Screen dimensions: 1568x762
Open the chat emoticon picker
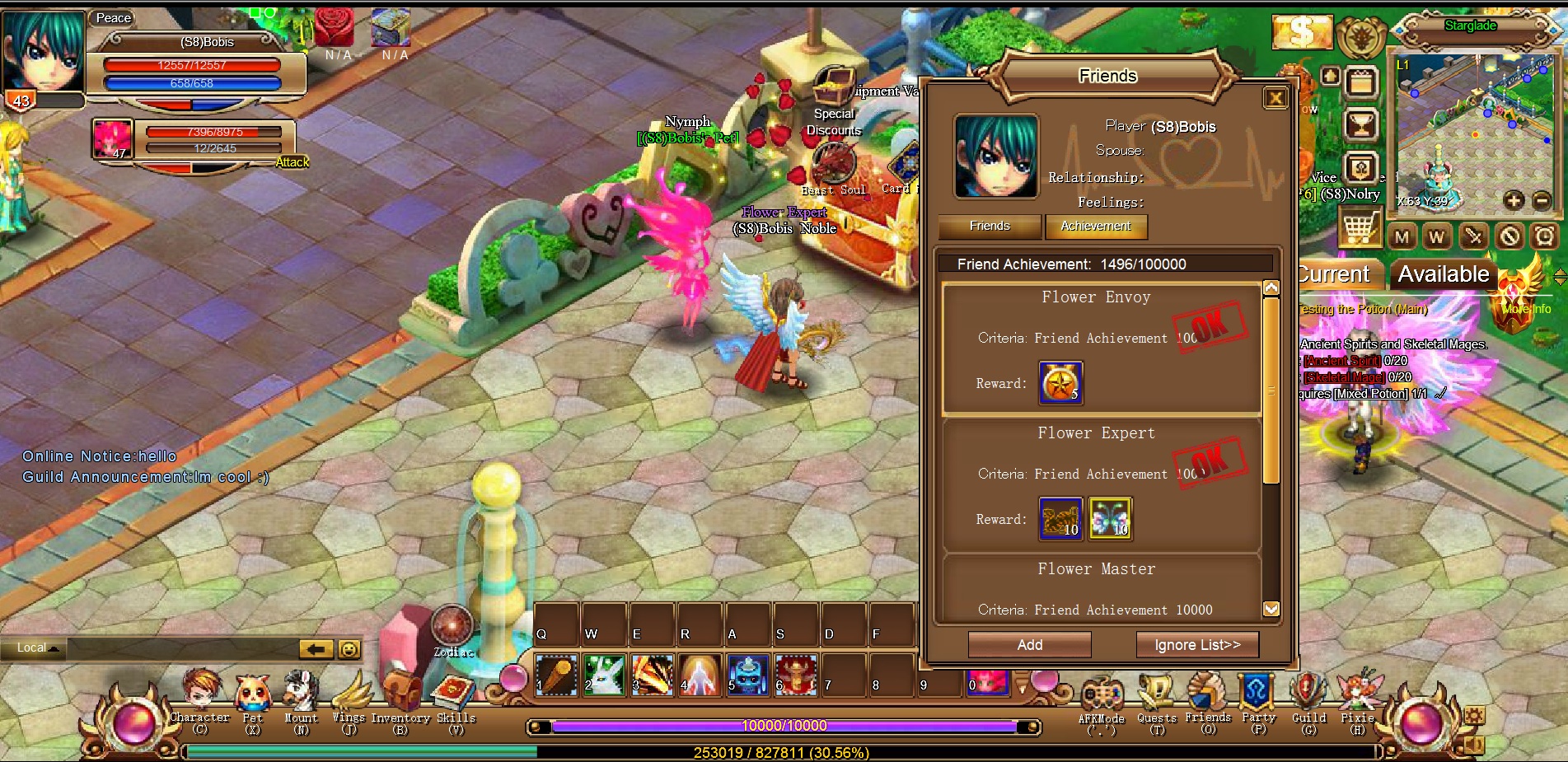(x=349, y=649)
